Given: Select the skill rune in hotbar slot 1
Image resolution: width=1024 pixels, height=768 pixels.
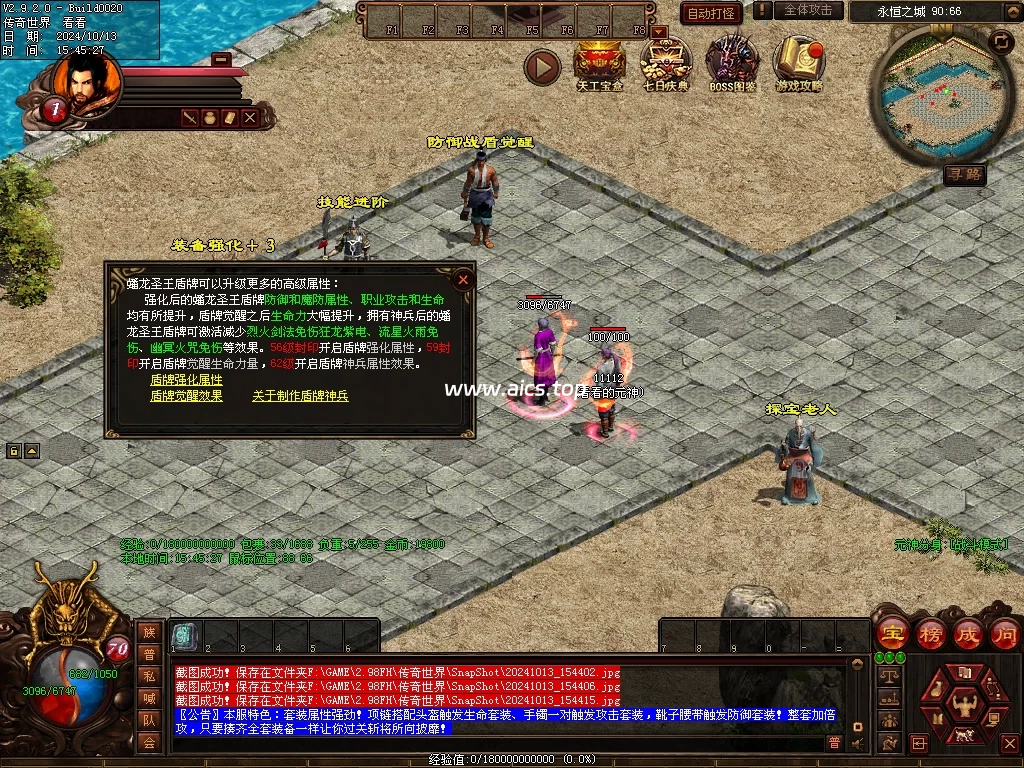Looking at the screenshot, I should (x=184, y=635).
